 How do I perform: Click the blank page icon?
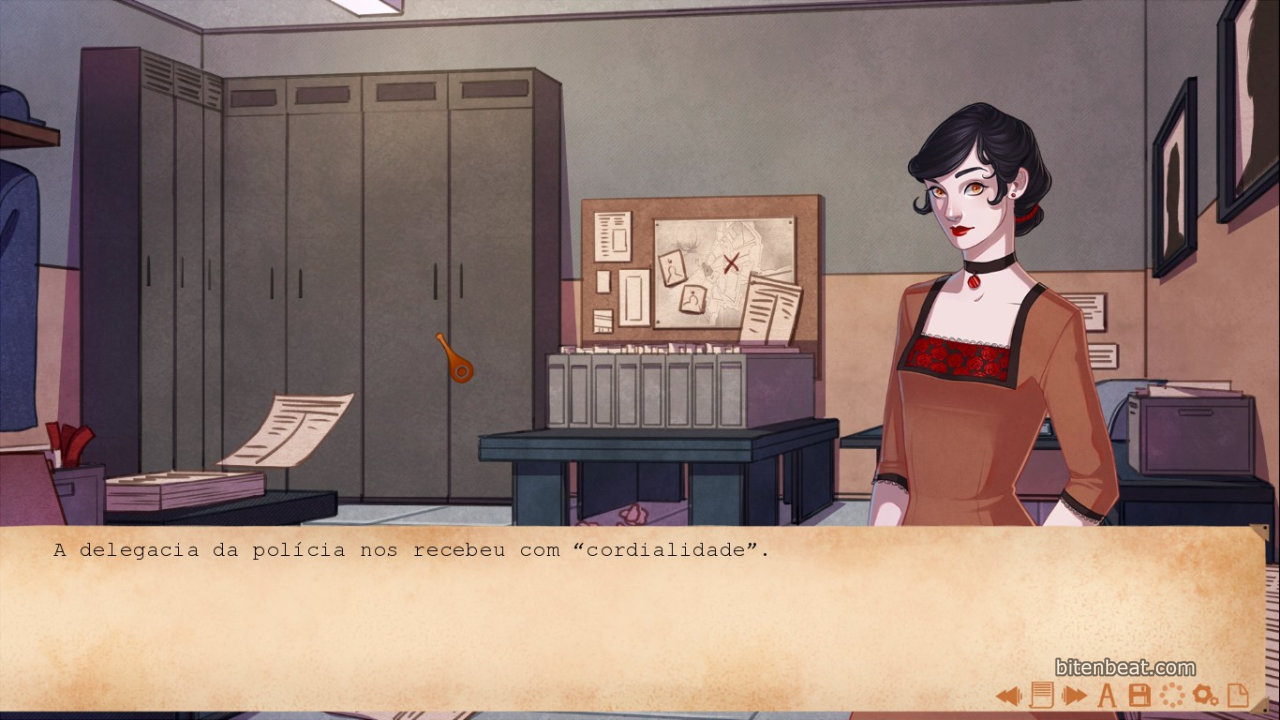click(1238, 695)
